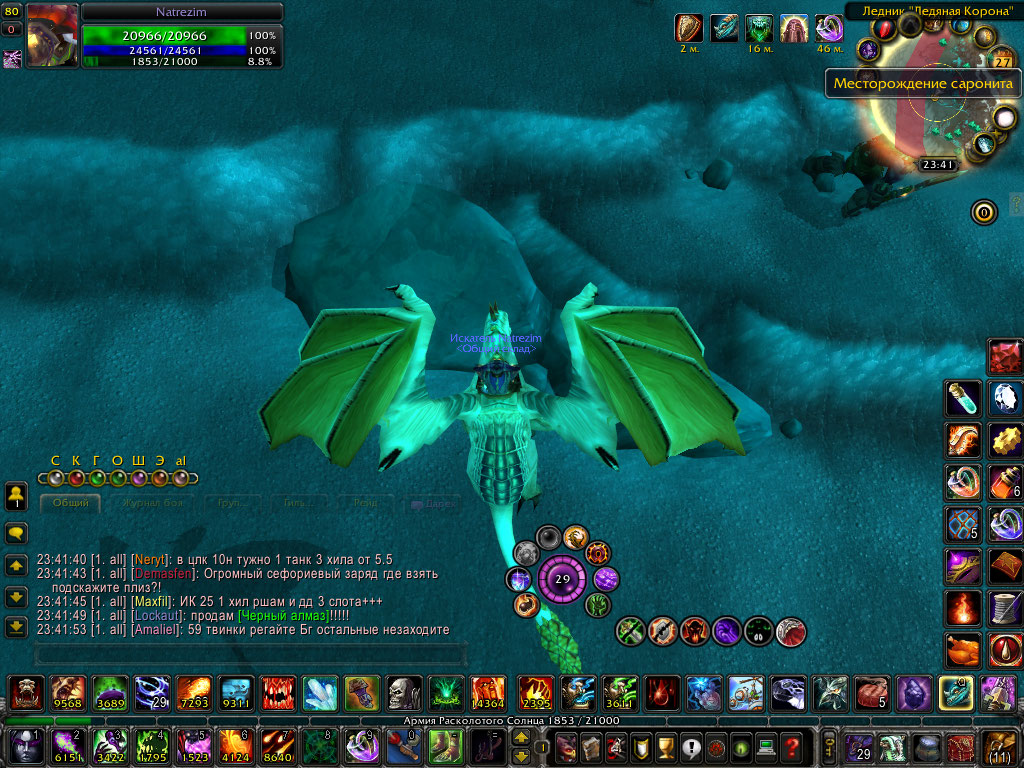Select the skull ability on the upper bar

[401, 692]
